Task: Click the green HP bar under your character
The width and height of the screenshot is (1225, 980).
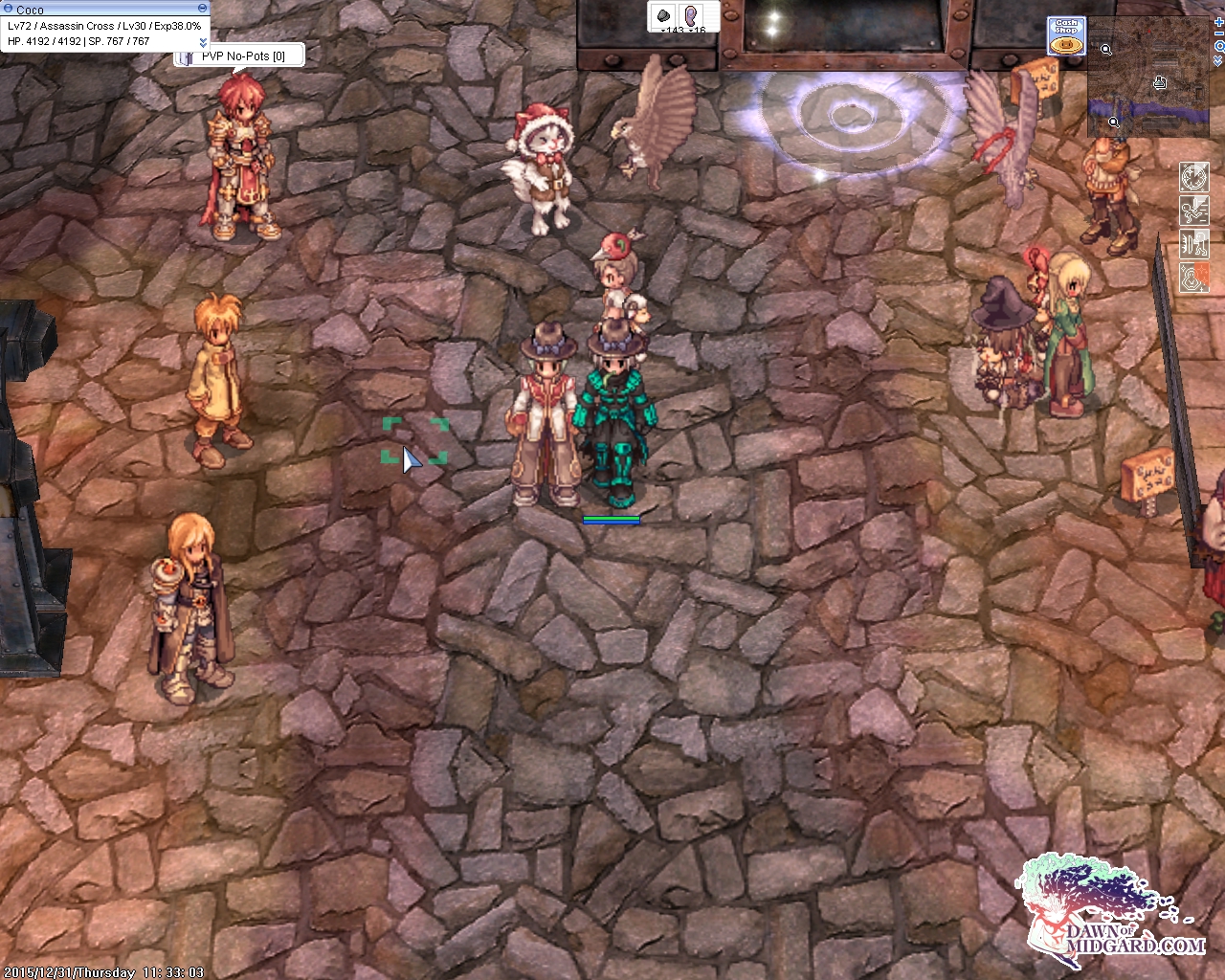Action: pyautogui.click(x=611, y=517)
